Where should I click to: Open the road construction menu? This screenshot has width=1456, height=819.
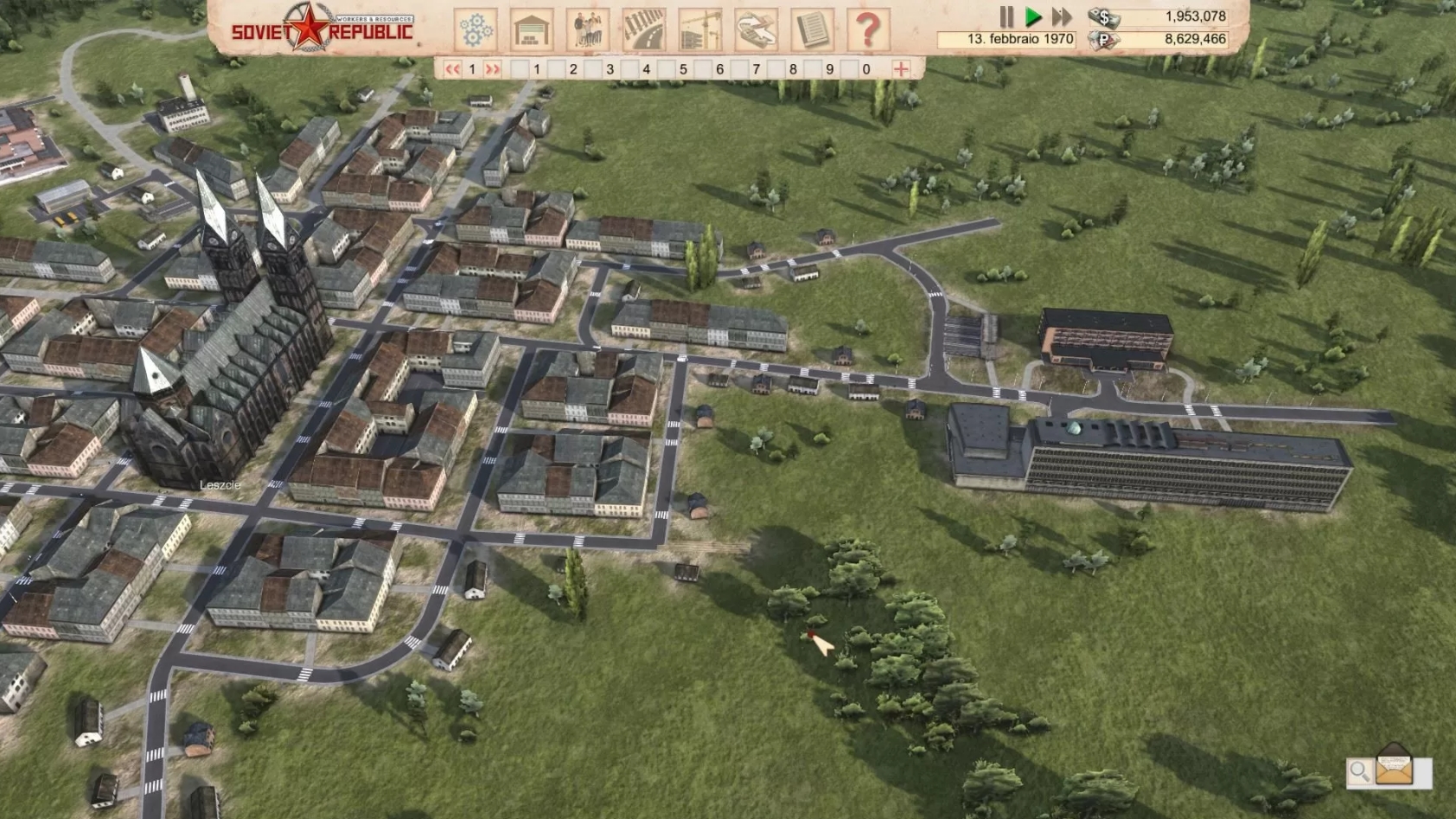click(x=642, y=29)
